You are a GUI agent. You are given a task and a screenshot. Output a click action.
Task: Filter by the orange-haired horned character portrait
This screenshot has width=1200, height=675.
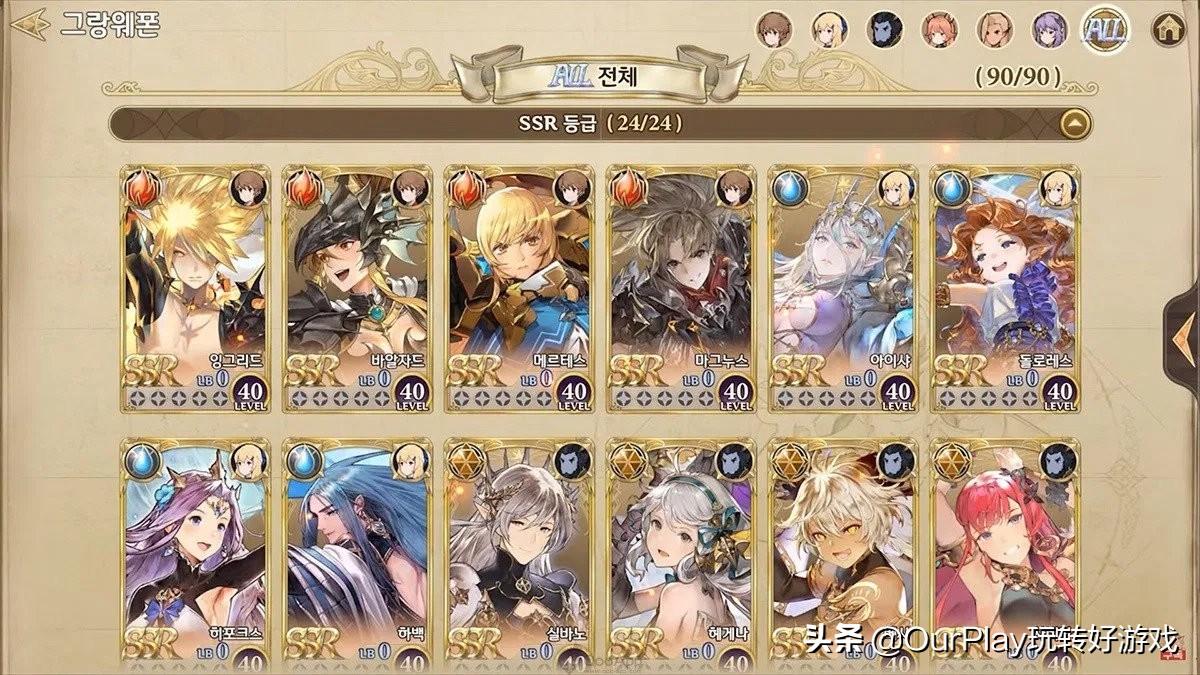click(x=939, y=29)
